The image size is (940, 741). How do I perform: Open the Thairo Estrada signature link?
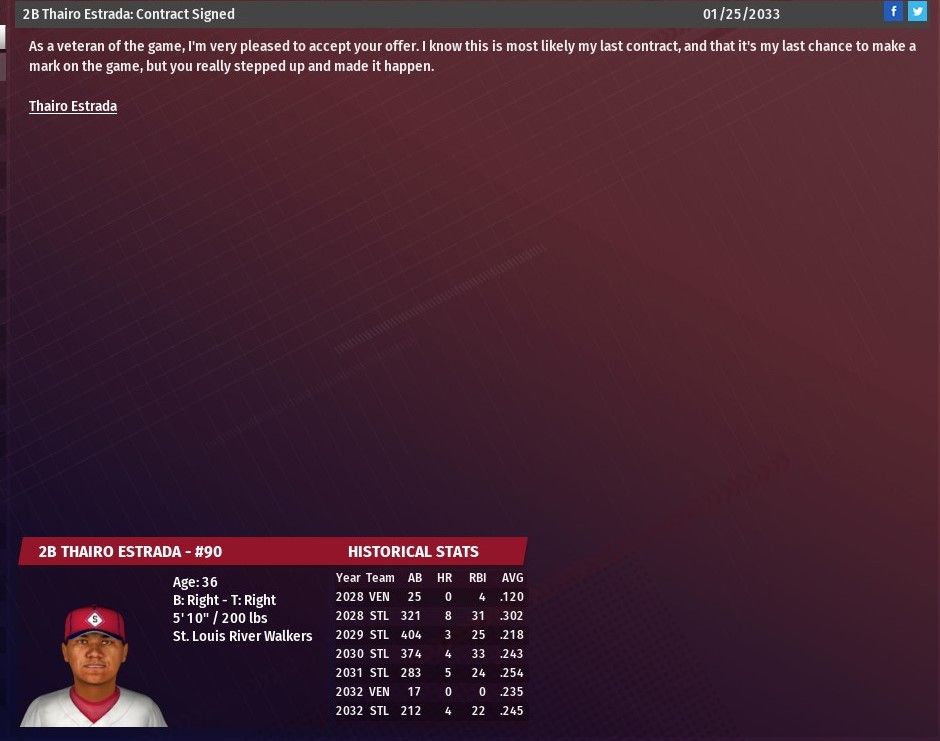pos(73,106)
